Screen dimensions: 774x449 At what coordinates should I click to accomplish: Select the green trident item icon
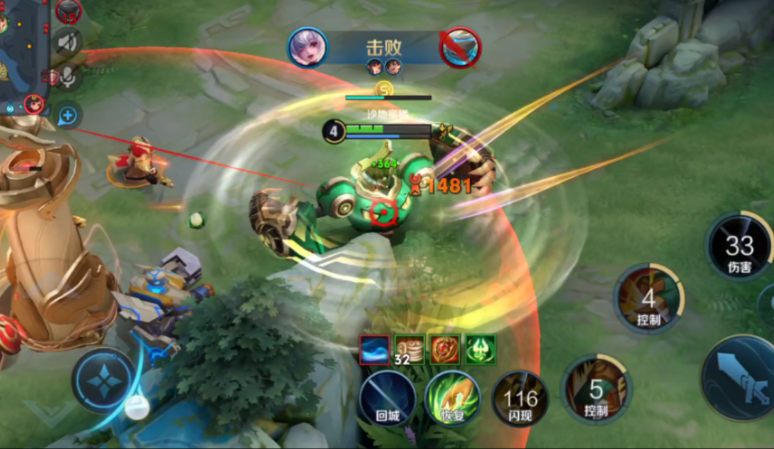[479, 349]
